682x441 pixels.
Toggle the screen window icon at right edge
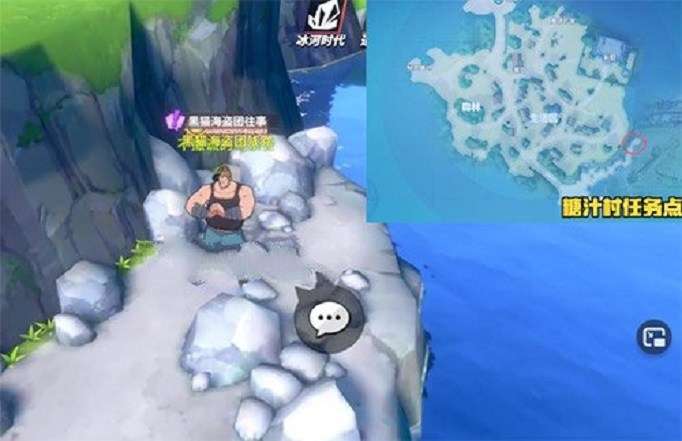click(x=654, y=340)
